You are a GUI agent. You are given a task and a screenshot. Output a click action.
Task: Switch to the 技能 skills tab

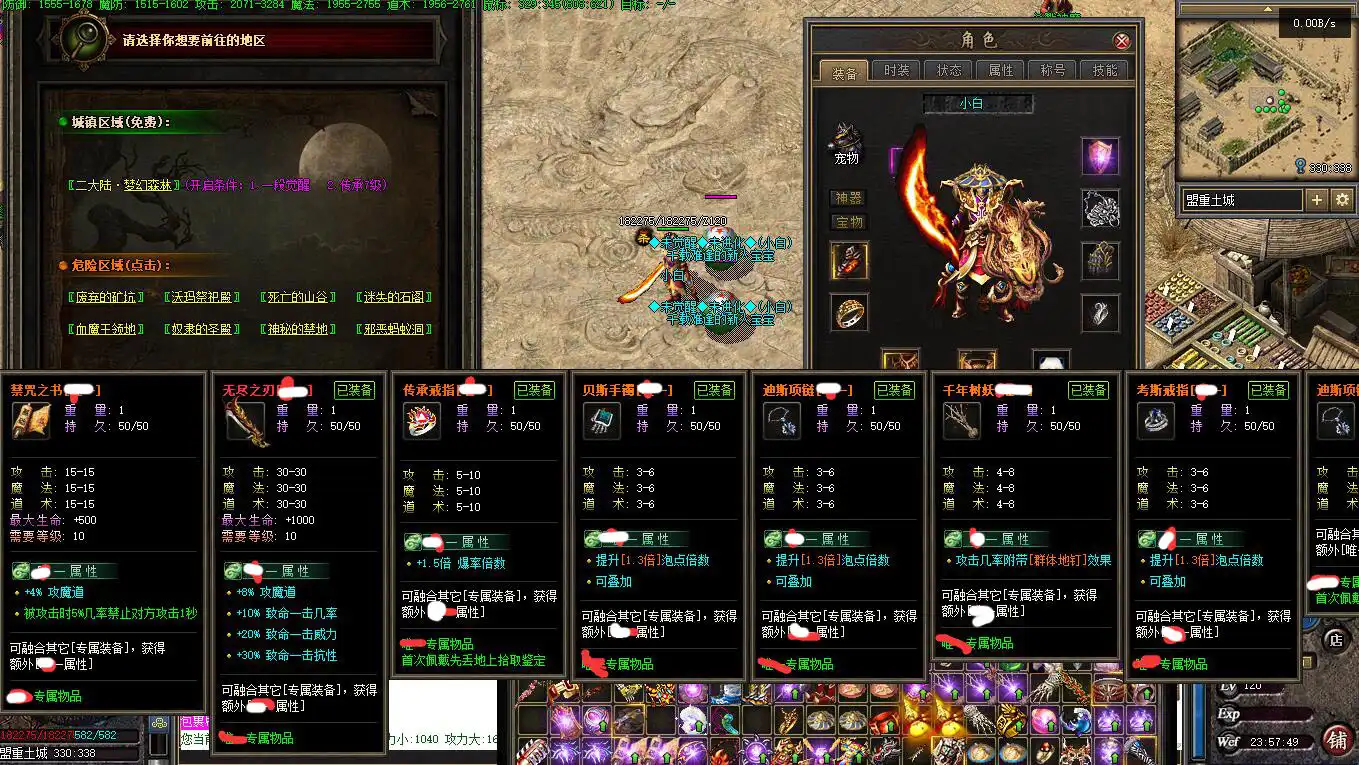[x=1105, y=70]
